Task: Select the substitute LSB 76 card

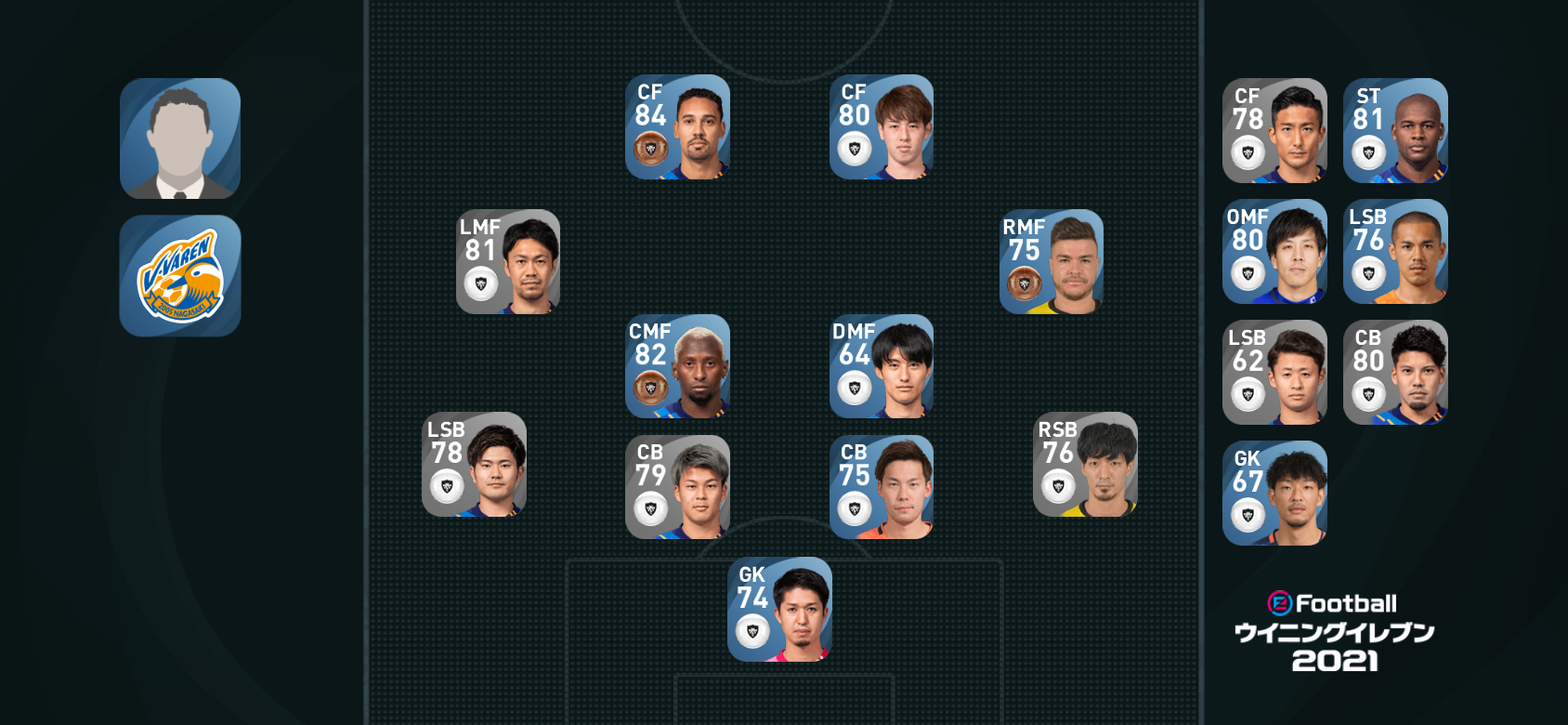Action: [1395, 251]
